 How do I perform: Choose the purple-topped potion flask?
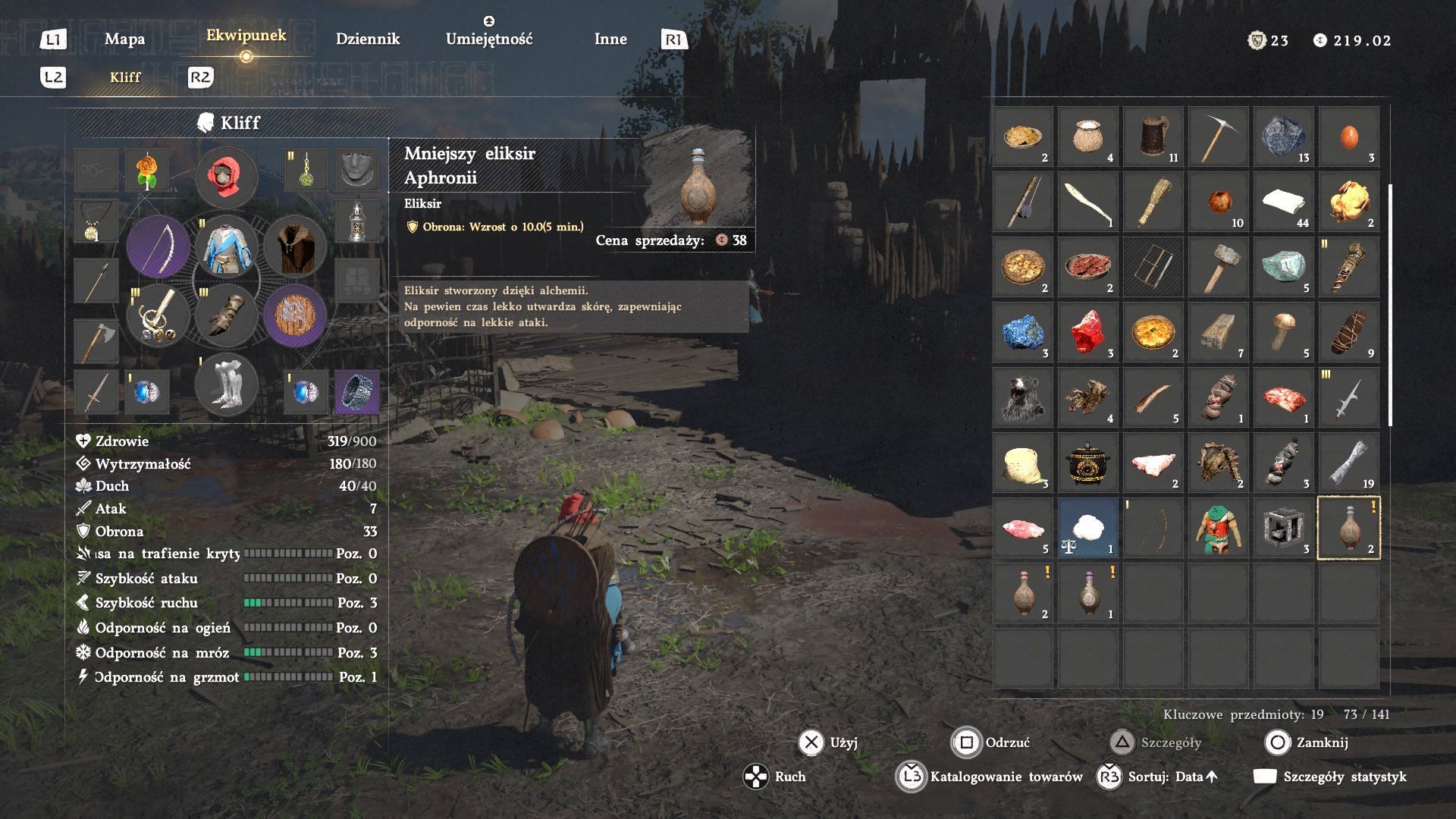tap(1087, 593)
